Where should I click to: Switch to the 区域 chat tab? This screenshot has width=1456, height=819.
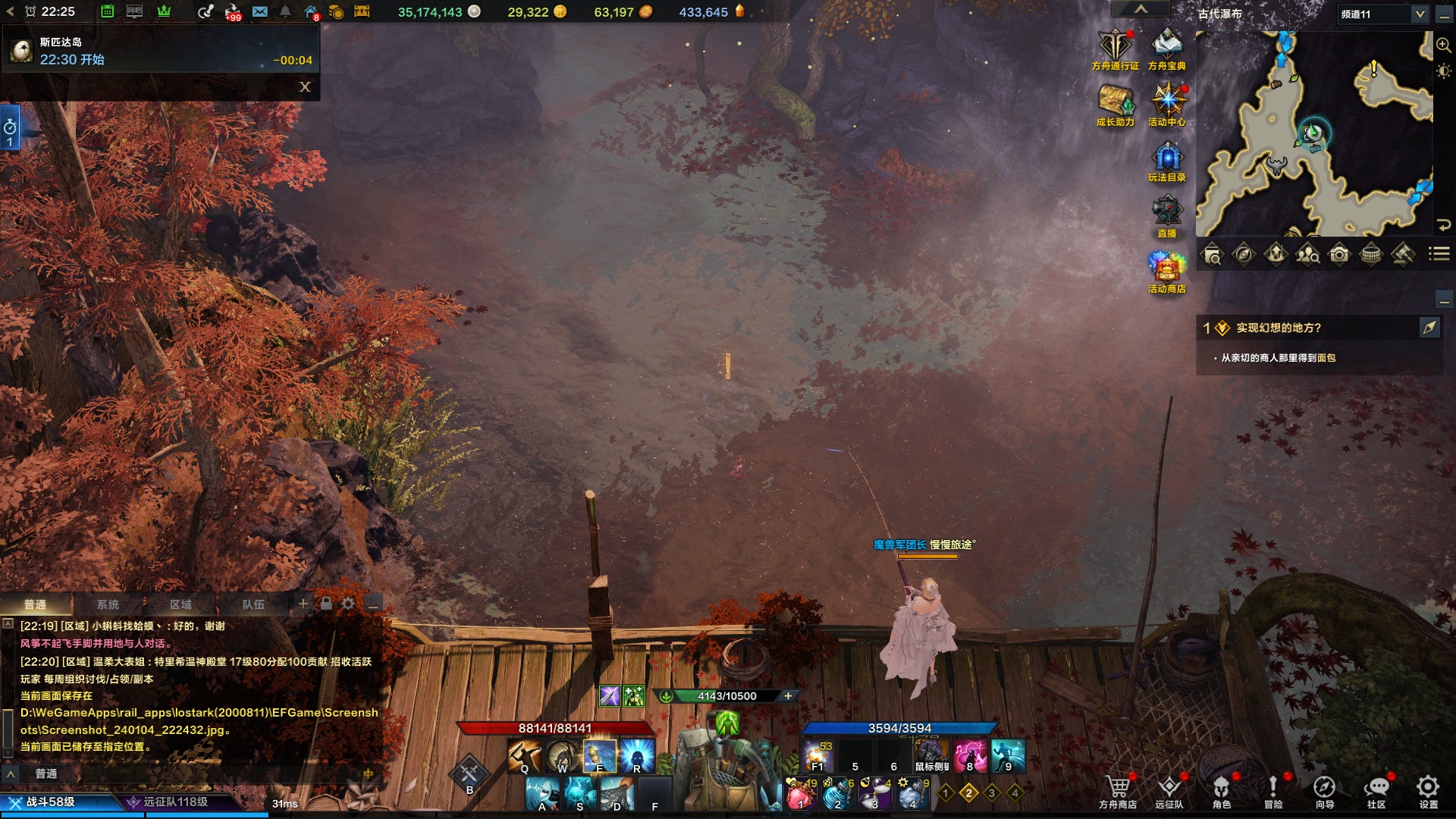coord(180,604)
